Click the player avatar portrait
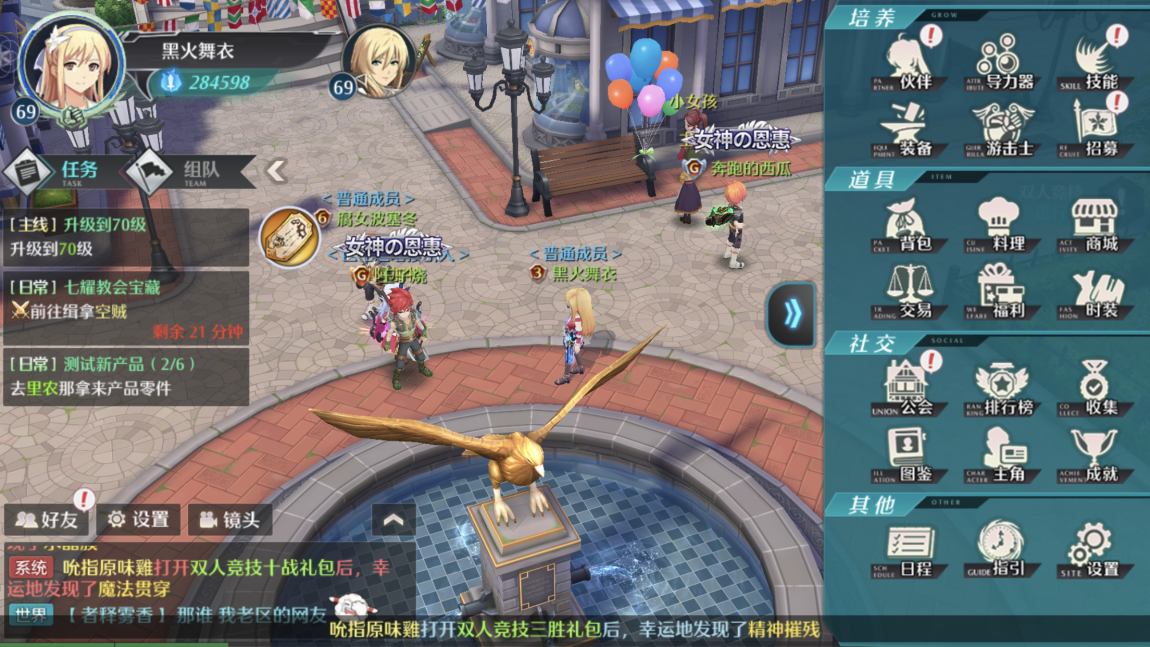The image size is (1150, 647). coord(72,66)
